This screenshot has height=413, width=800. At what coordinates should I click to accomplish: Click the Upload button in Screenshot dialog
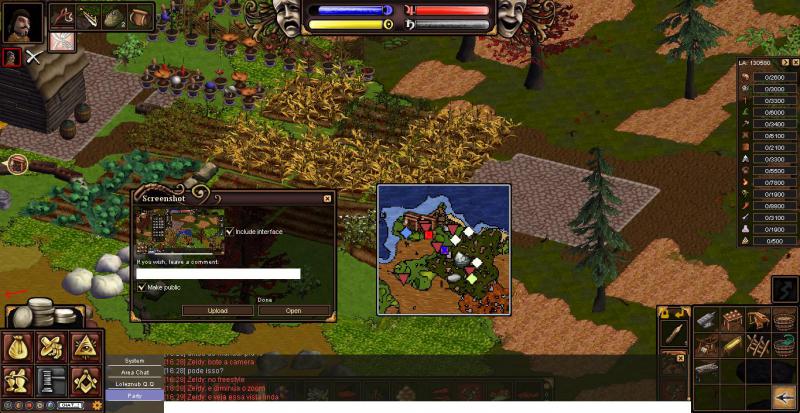pyautogui.click(x=217, y=310)
